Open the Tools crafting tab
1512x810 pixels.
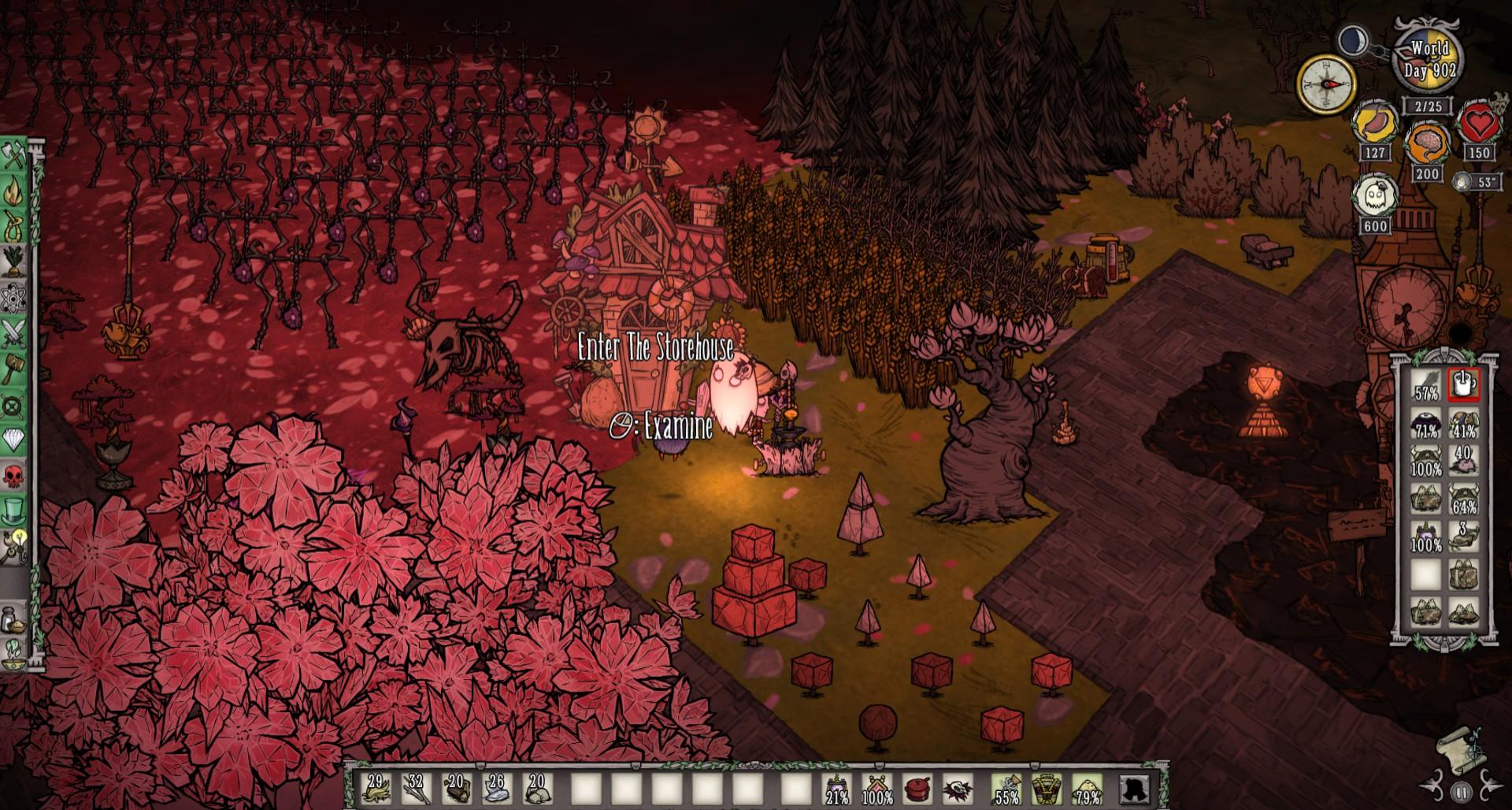15,157
